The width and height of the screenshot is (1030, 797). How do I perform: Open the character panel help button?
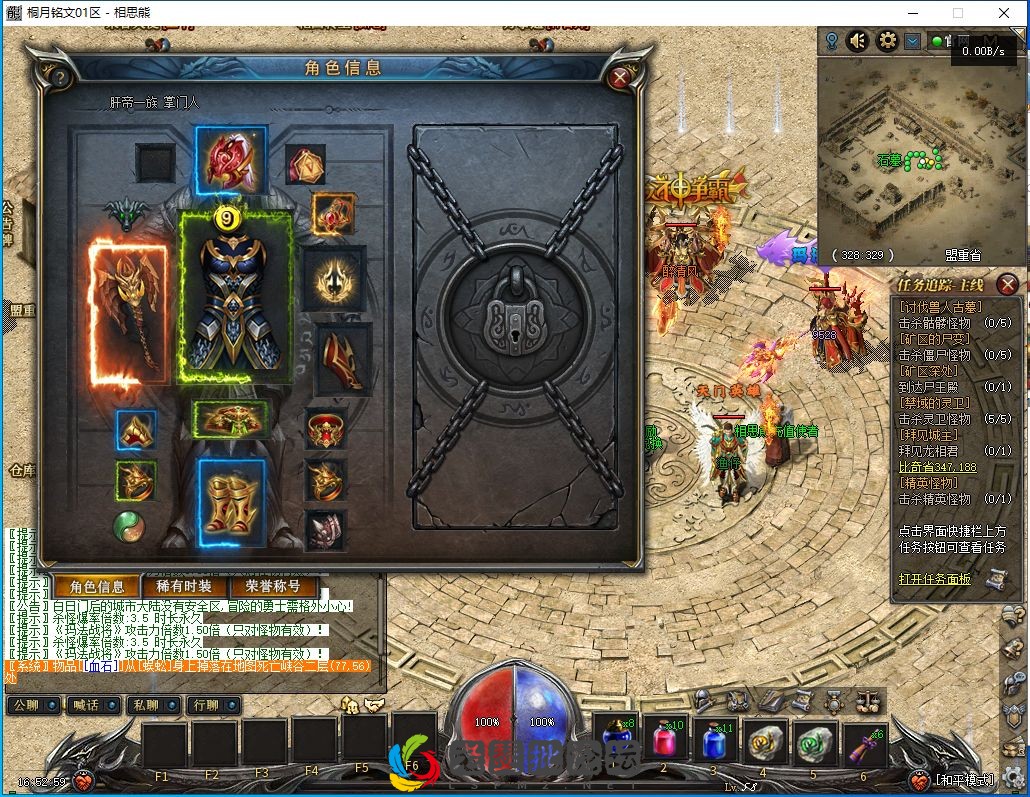pyautogui.click(x=60, y=77)
